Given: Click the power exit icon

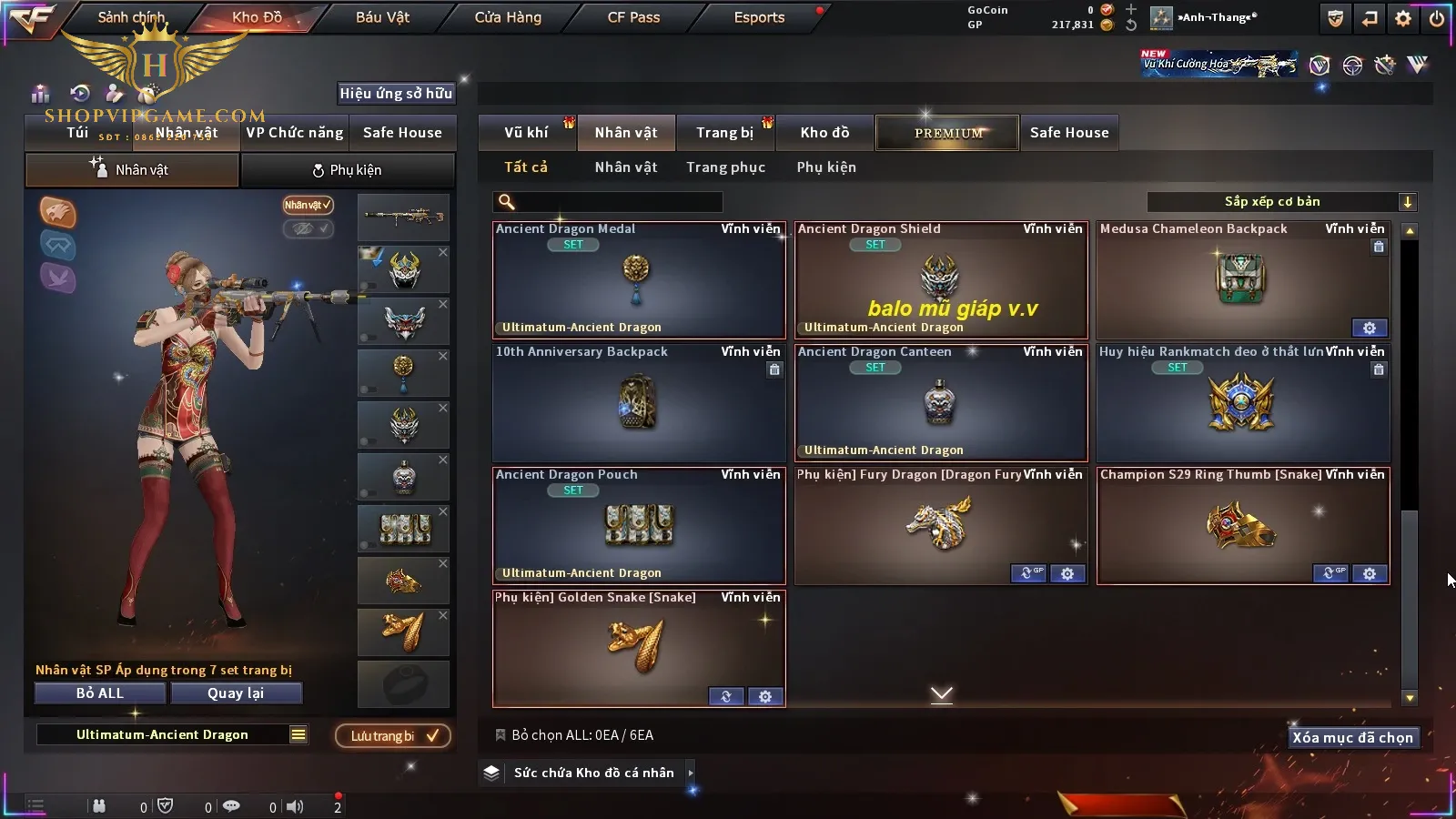Looking at the screenshot, I should coord(1437,18).
